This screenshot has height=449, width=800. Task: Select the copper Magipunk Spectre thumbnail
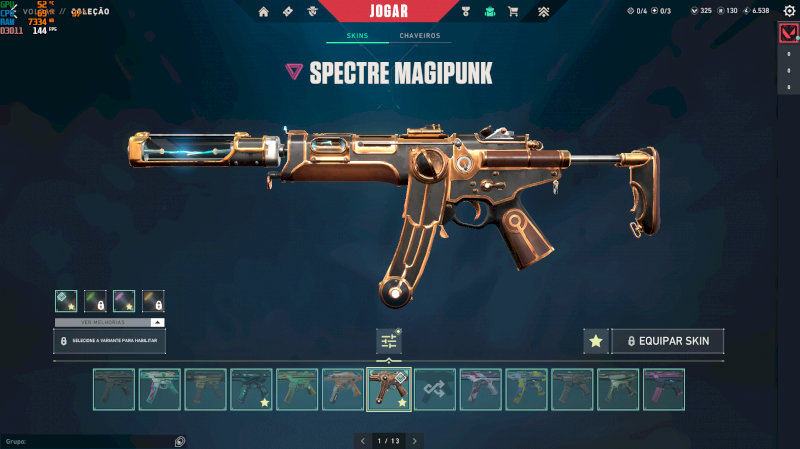389,389
